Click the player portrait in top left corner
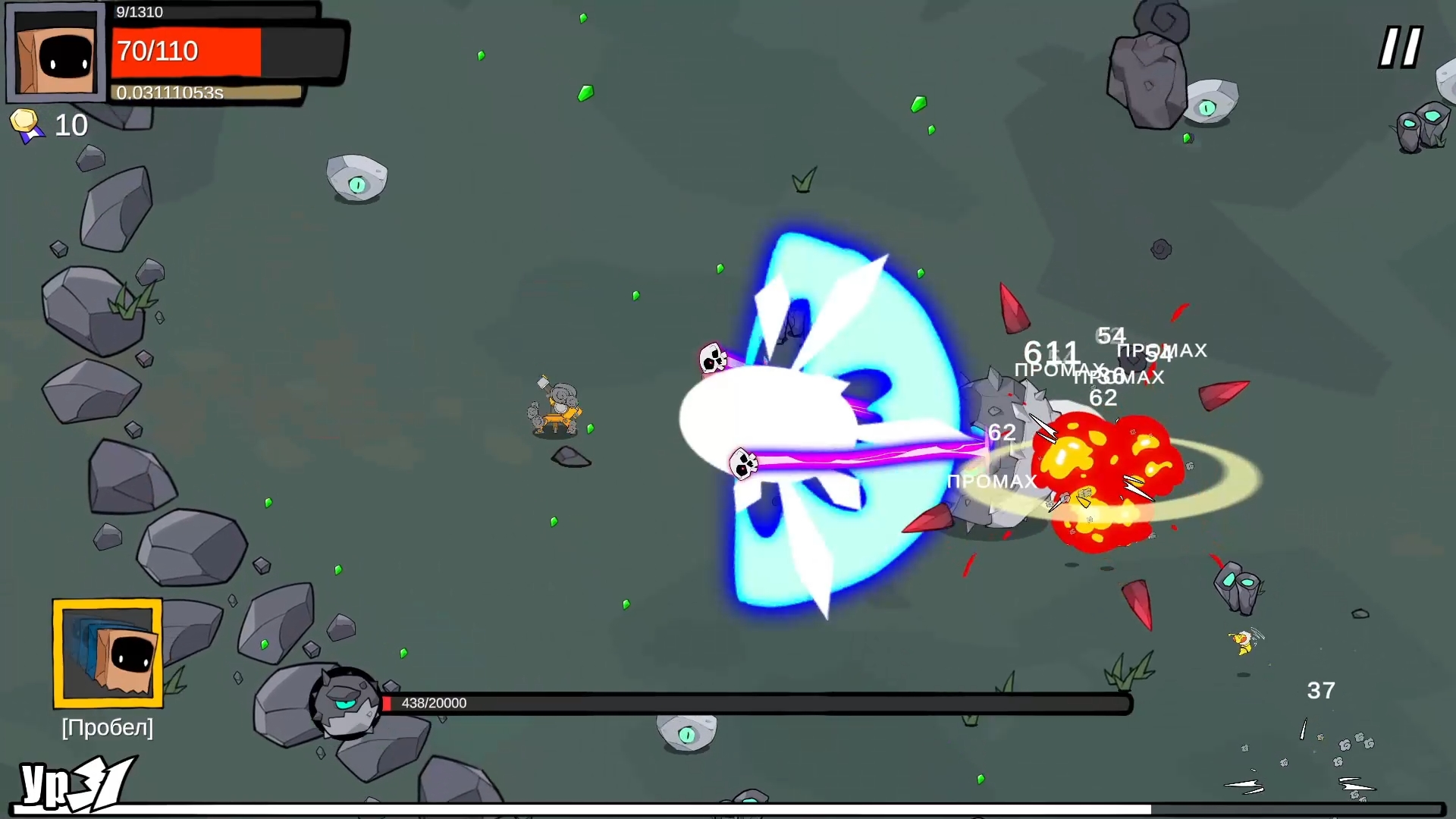Screen dimensions: 1456x819 tap(55, 52)
